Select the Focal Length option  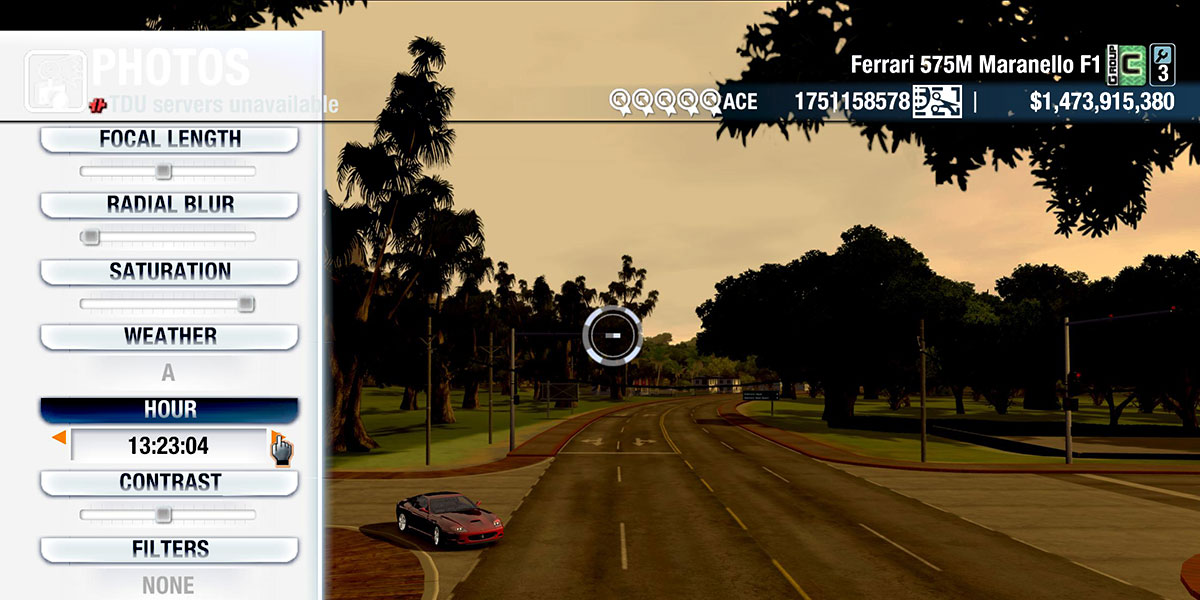[x=169, y=139]
